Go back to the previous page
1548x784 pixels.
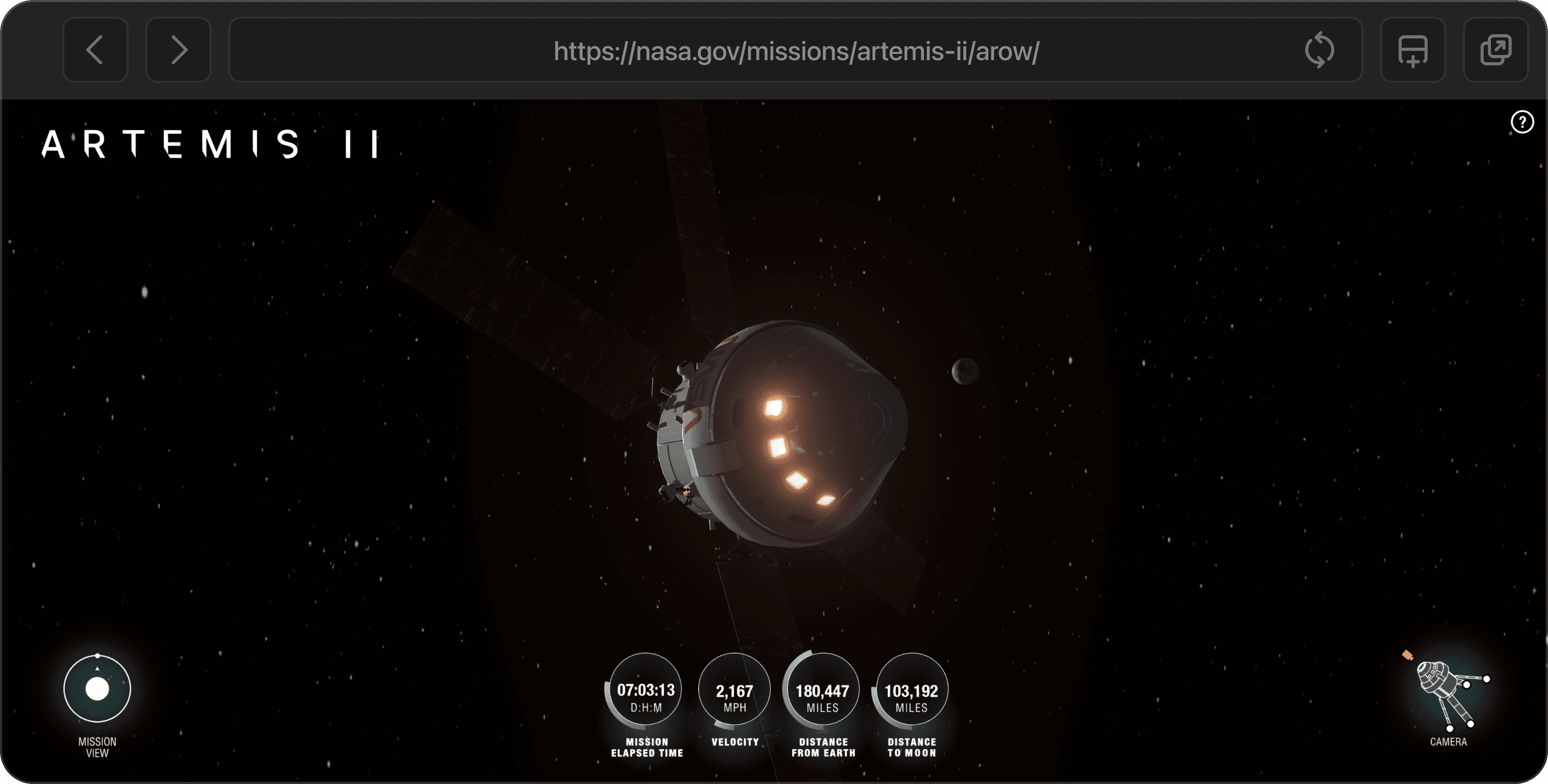click(95, 51)
